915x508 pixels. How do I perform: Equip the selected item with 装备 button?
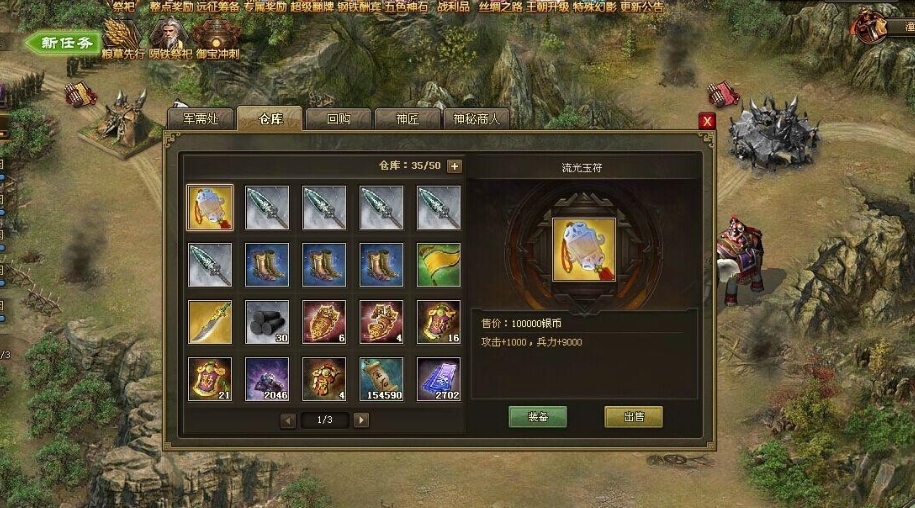click(x=537, y=417)
